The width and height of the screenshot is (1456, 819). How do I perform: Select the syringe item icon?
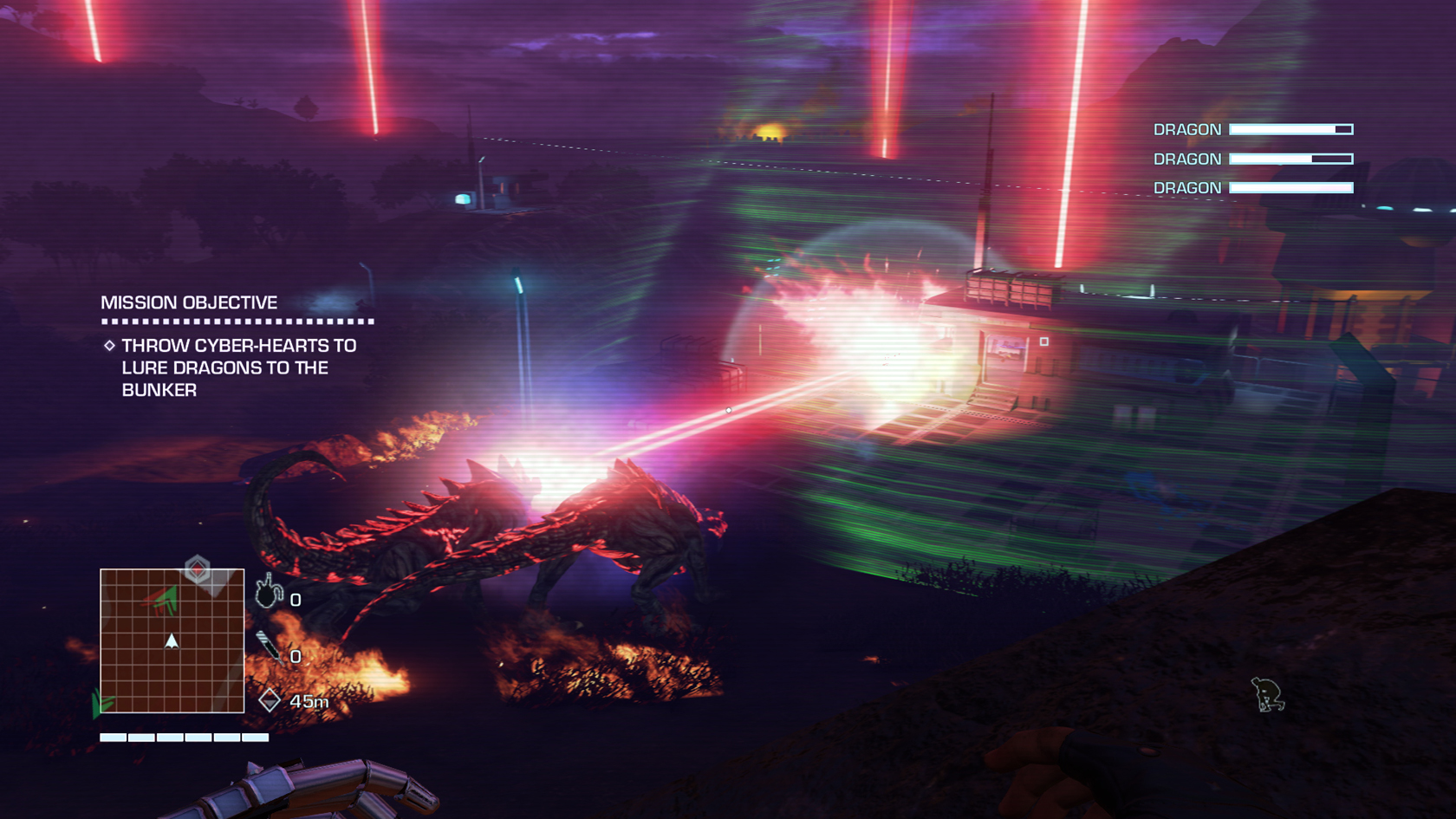click(269, 647)
